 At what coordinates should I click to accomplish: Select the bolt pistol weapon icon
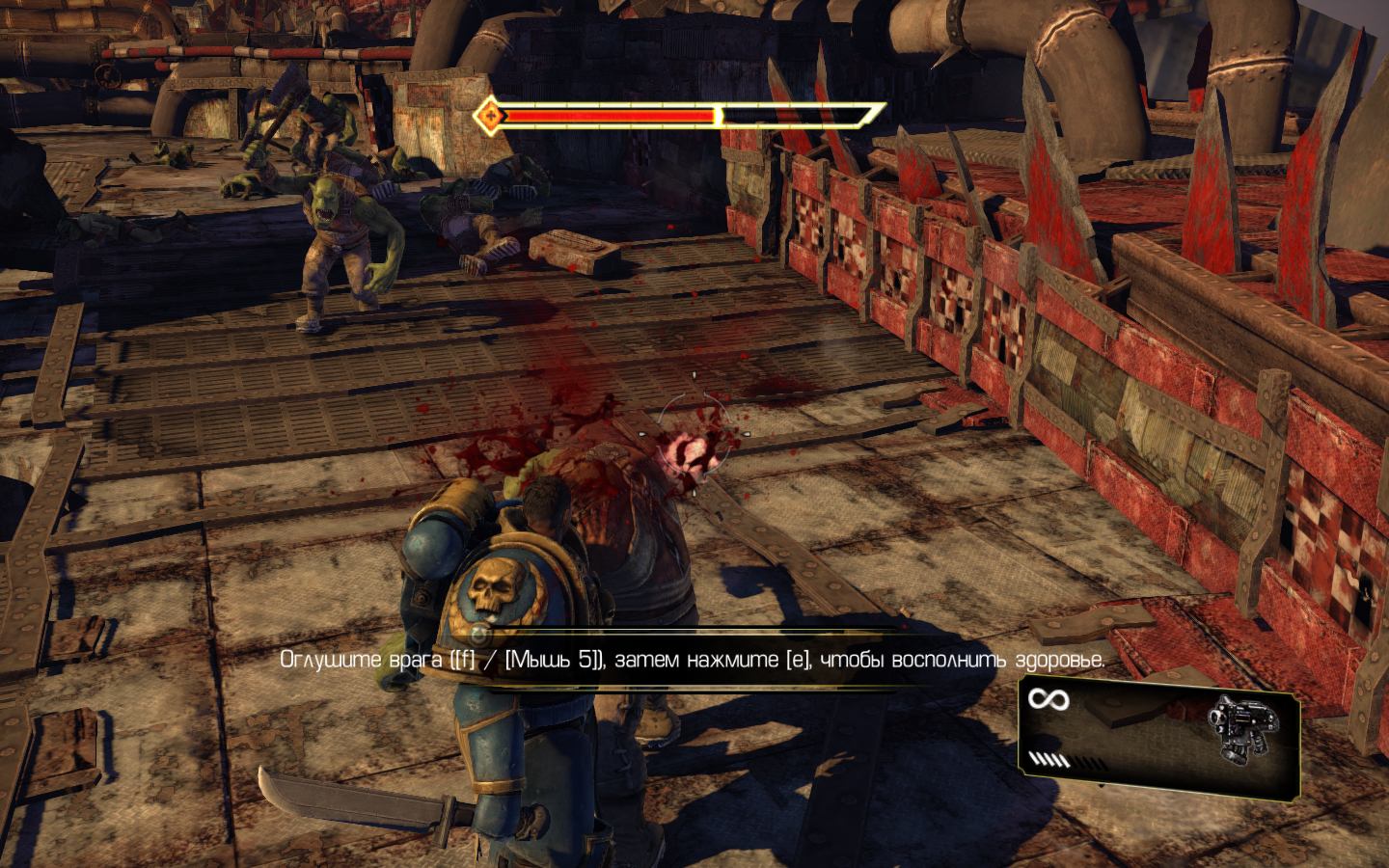point(1243,727)
